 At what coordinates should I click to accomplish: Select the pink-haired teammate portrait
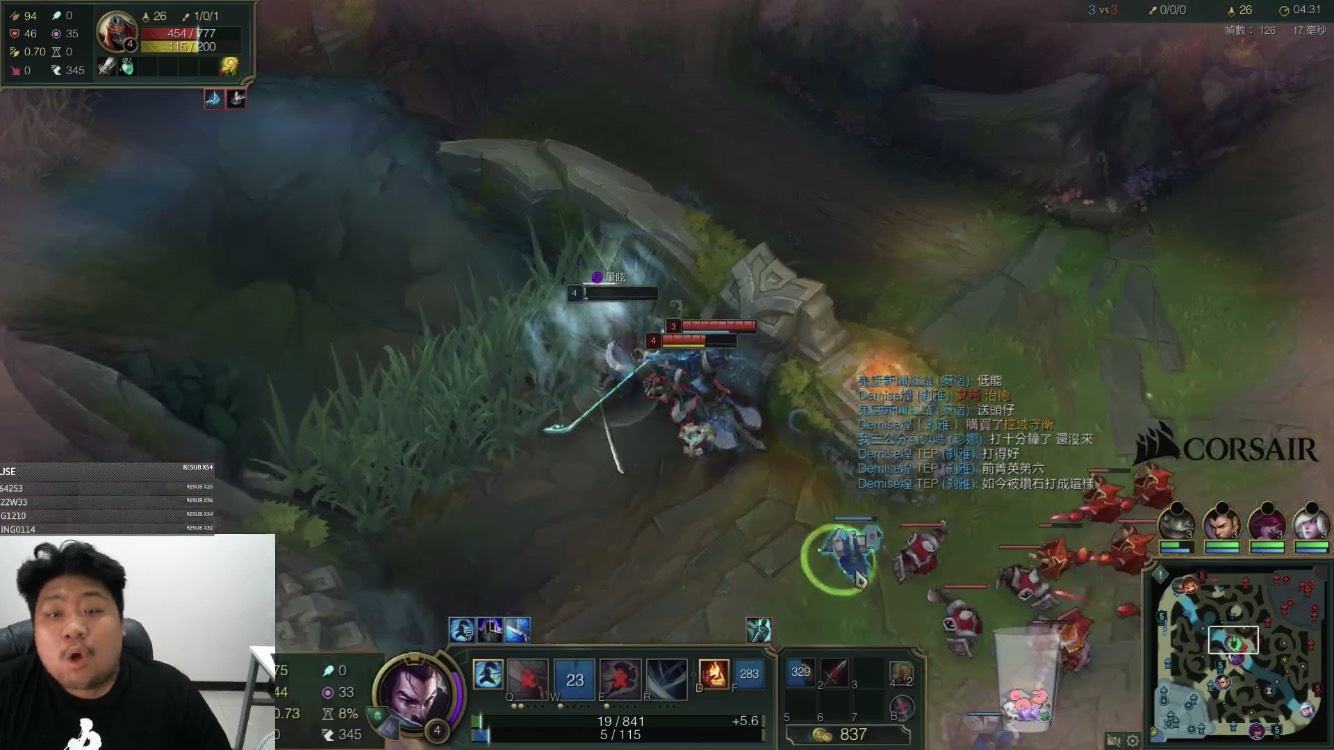[x=1266, y=524]
